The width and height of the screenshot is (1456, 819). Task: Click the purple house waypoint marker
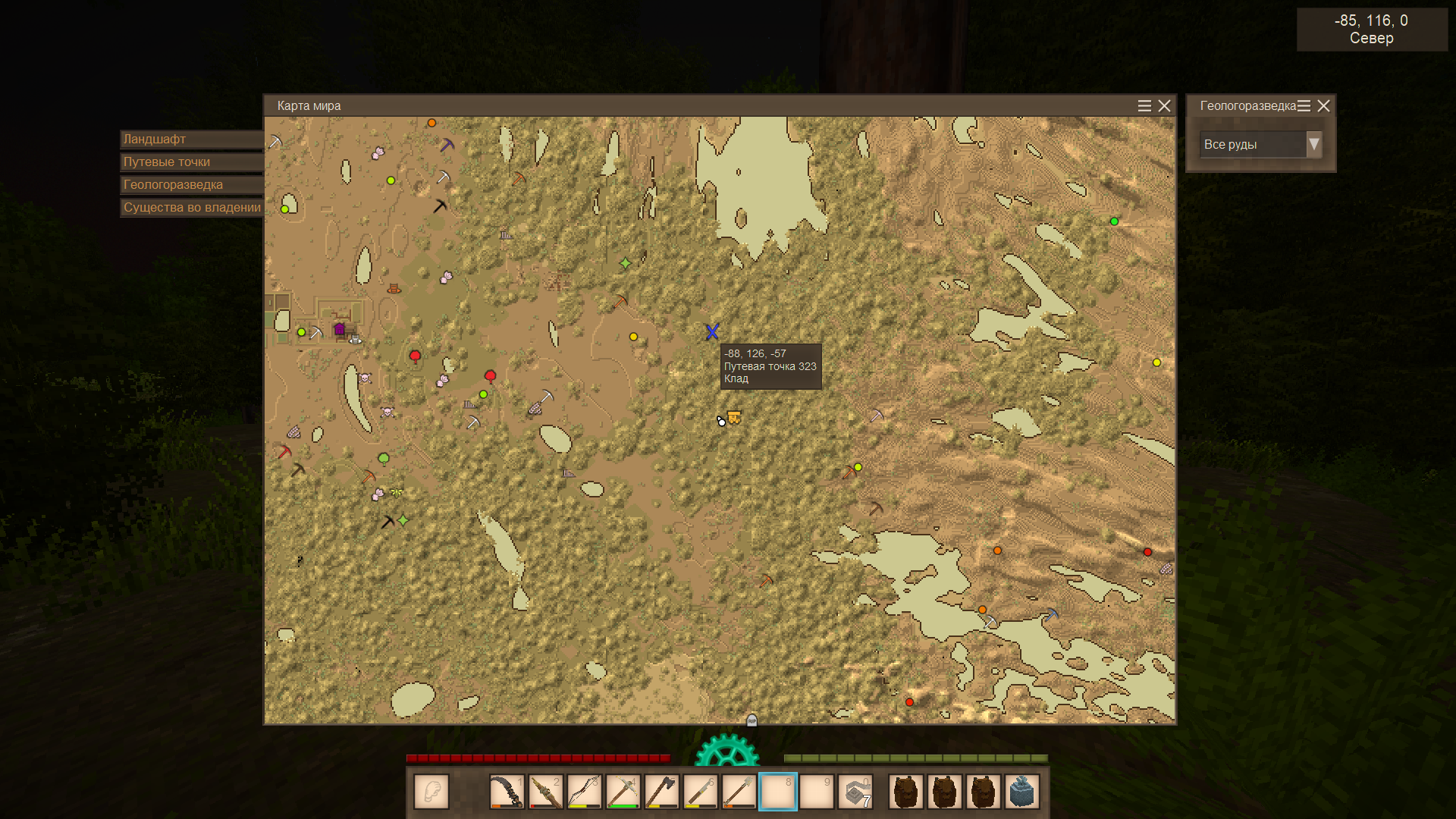click(x=340, y=329)
